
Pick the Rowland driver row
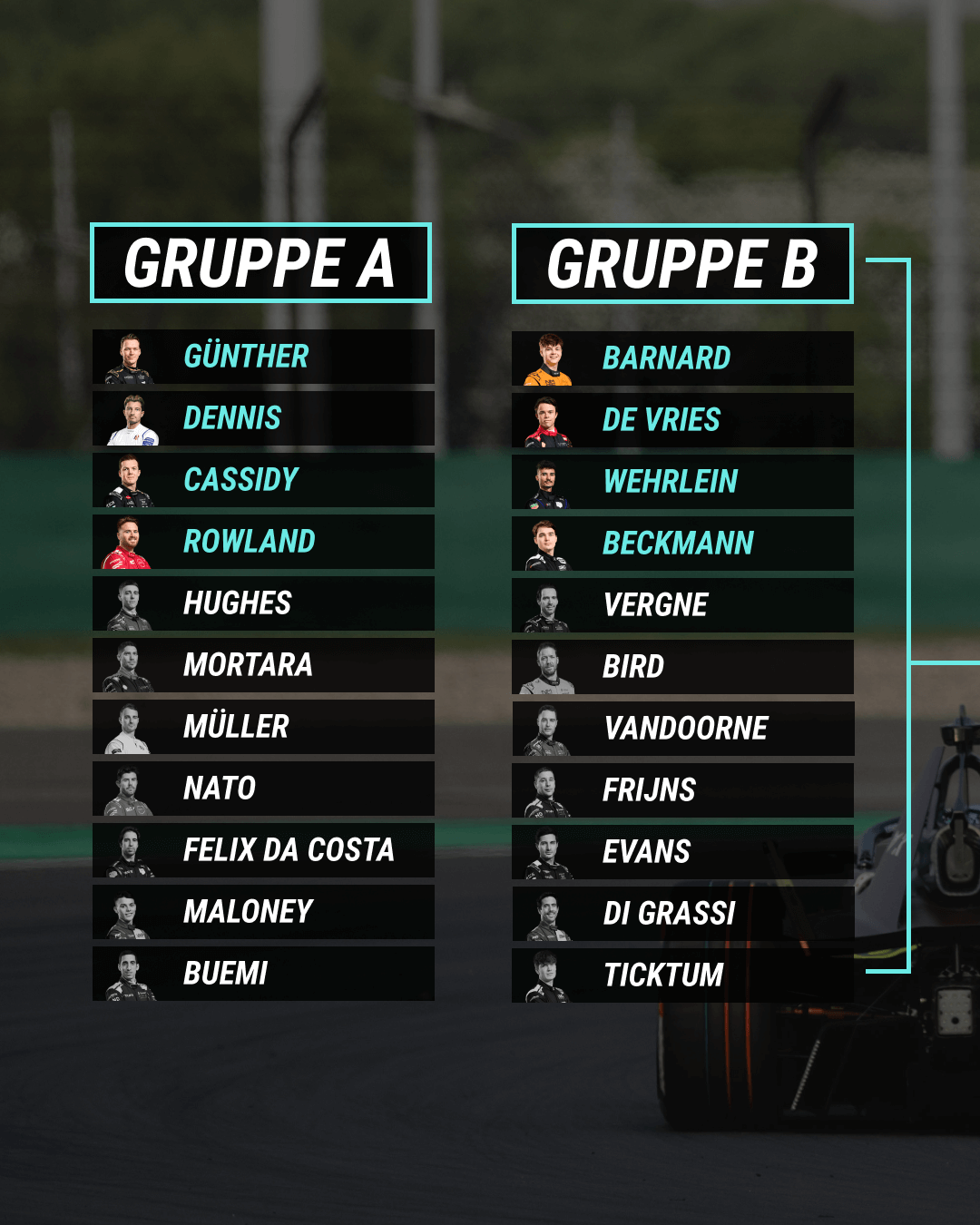tap(263, 542)
